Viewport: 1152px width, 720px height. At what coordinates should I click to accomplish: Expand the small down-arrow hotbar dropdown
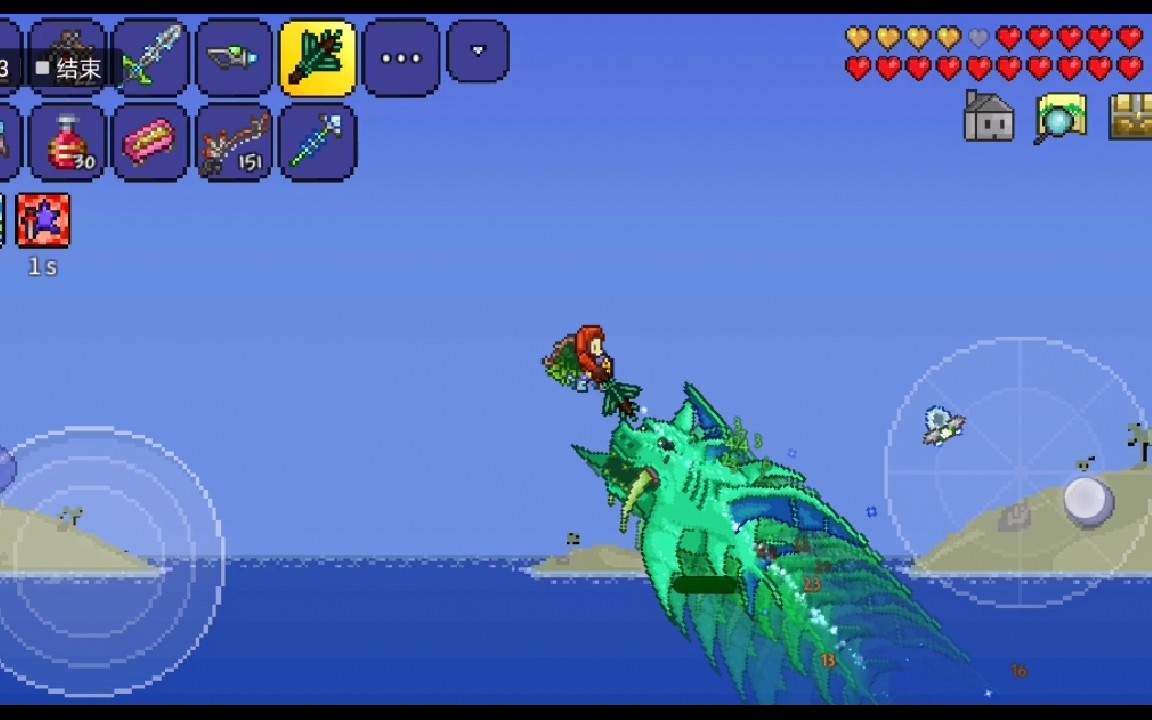[477, 51]
